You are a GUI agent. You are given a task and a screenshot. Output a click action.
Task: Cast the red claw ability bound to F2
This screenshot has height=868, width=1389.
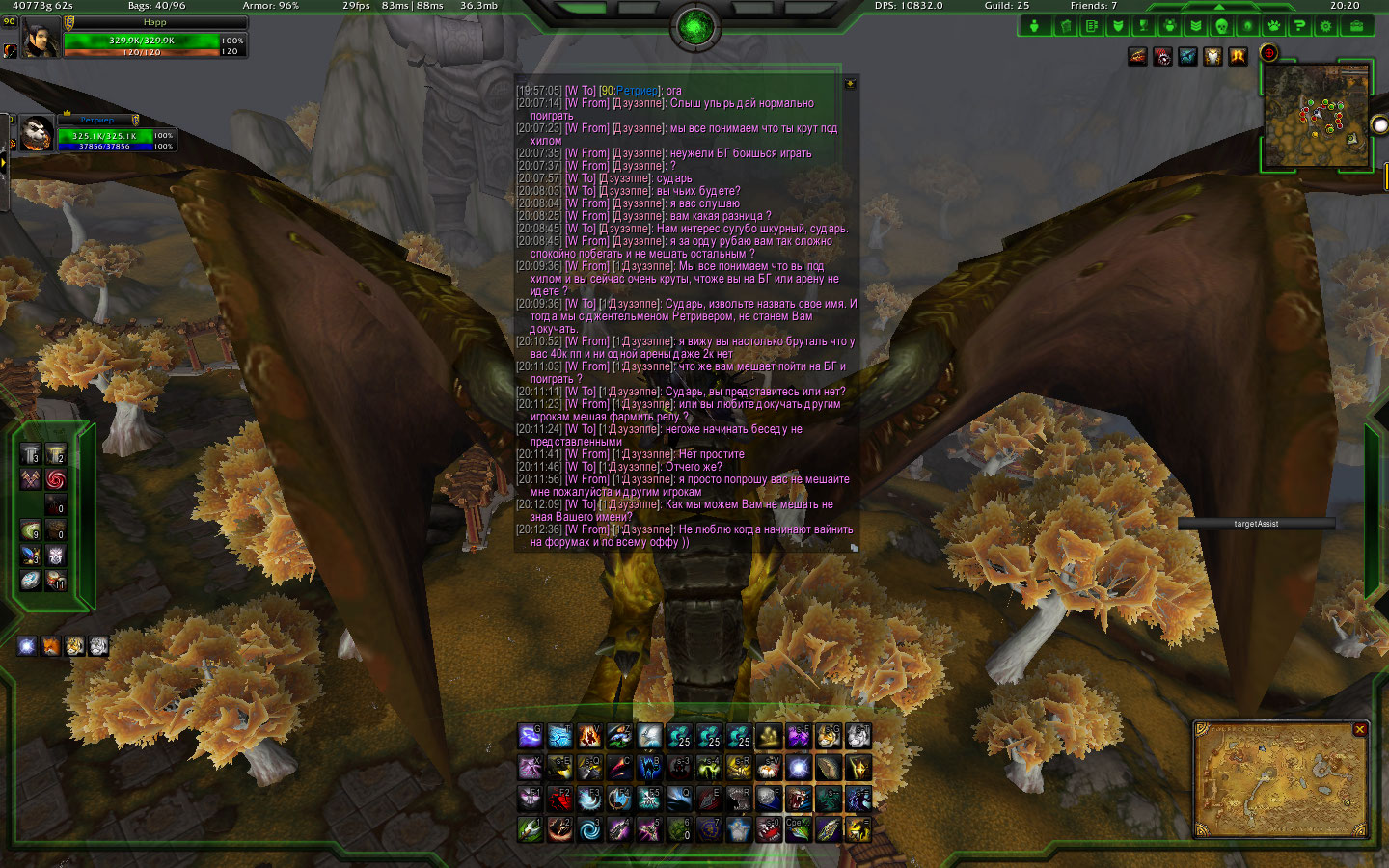coord(559,799)
